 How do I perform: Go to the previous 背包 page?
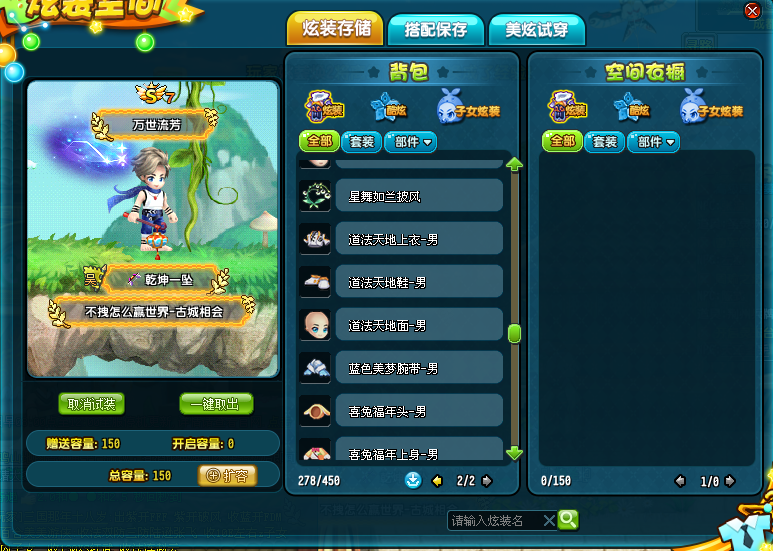[437, 481]
